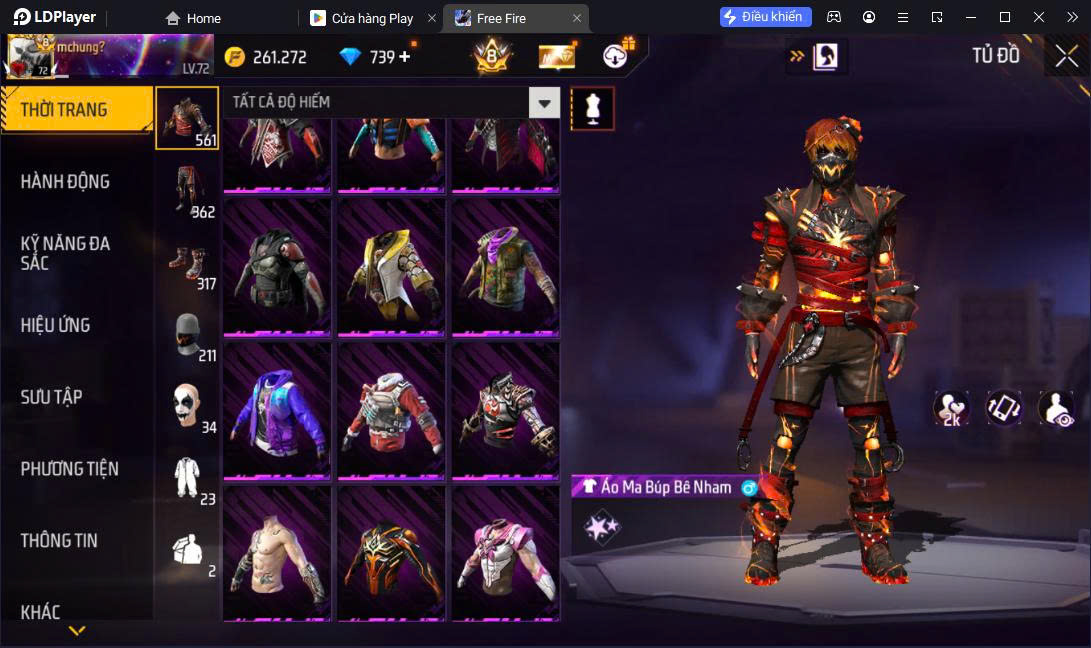Open the Hiệu Ứng section
Screen dimensions: 1091x648
[55, 325]
